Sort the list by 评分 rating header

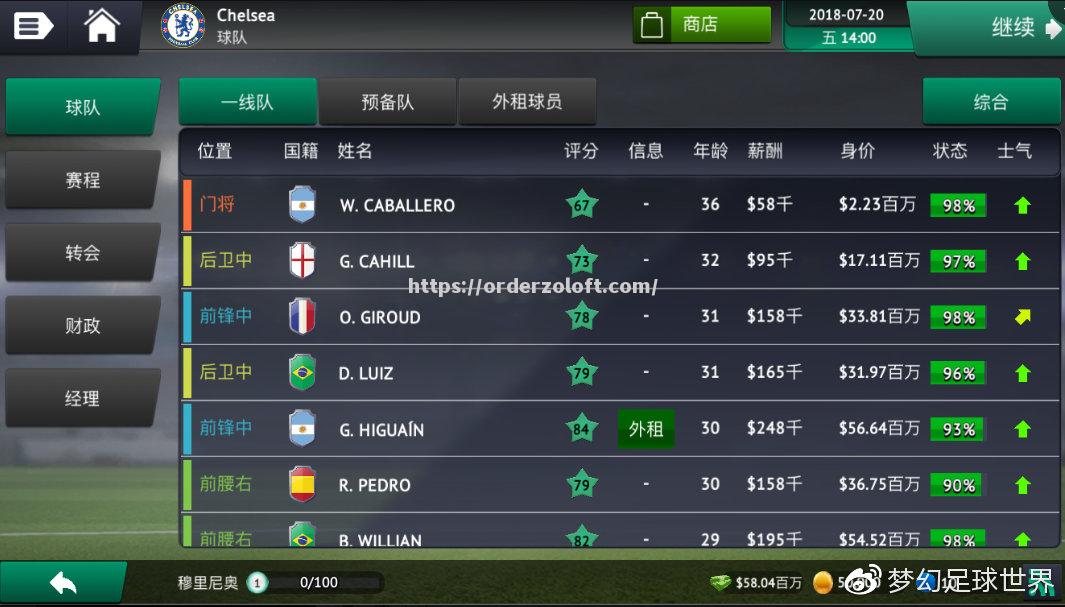(581, 151)
